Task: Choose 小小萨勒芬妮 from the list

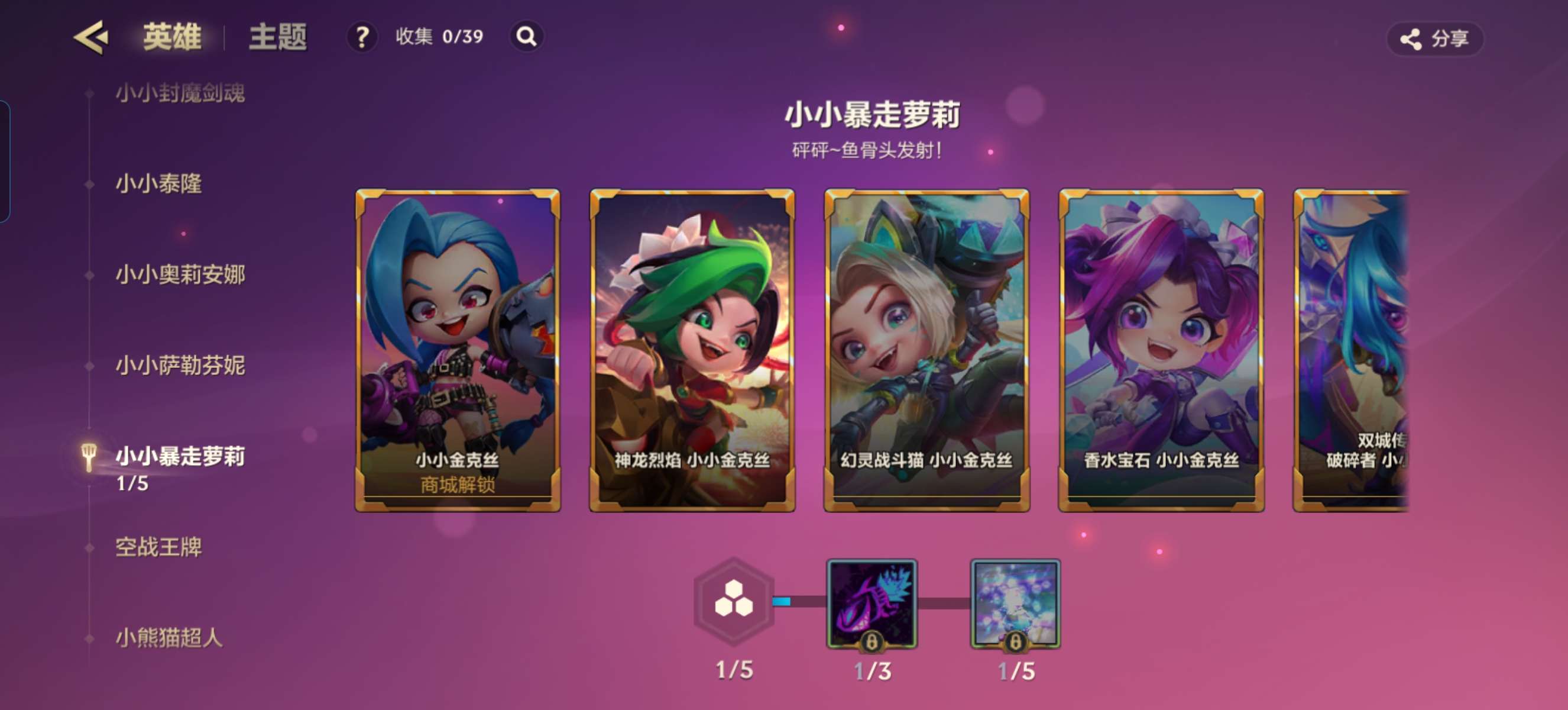Action: pos(180,365)
